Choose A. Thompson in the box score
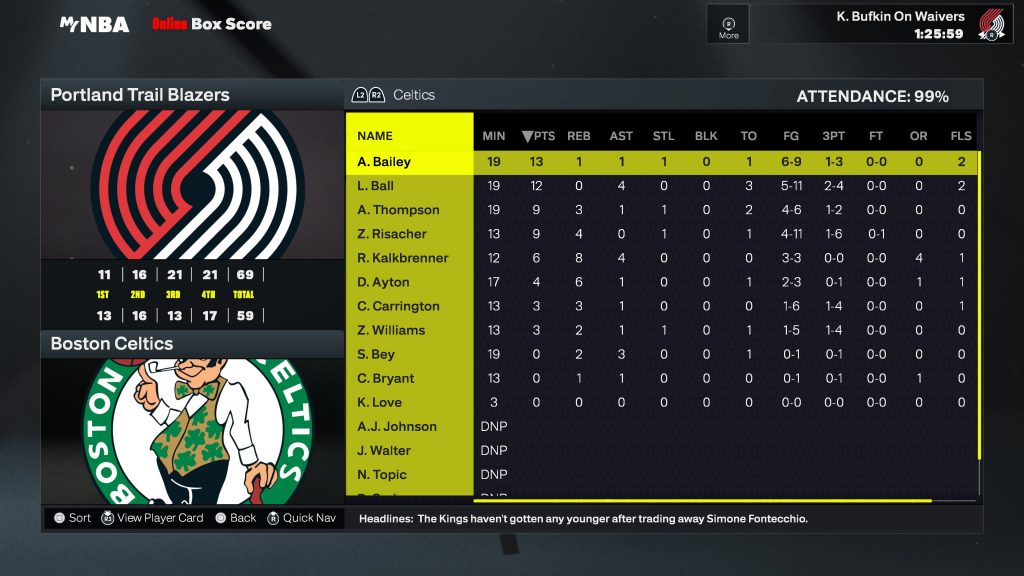This screenshot has height=576, width=1024. pos(398,210)
